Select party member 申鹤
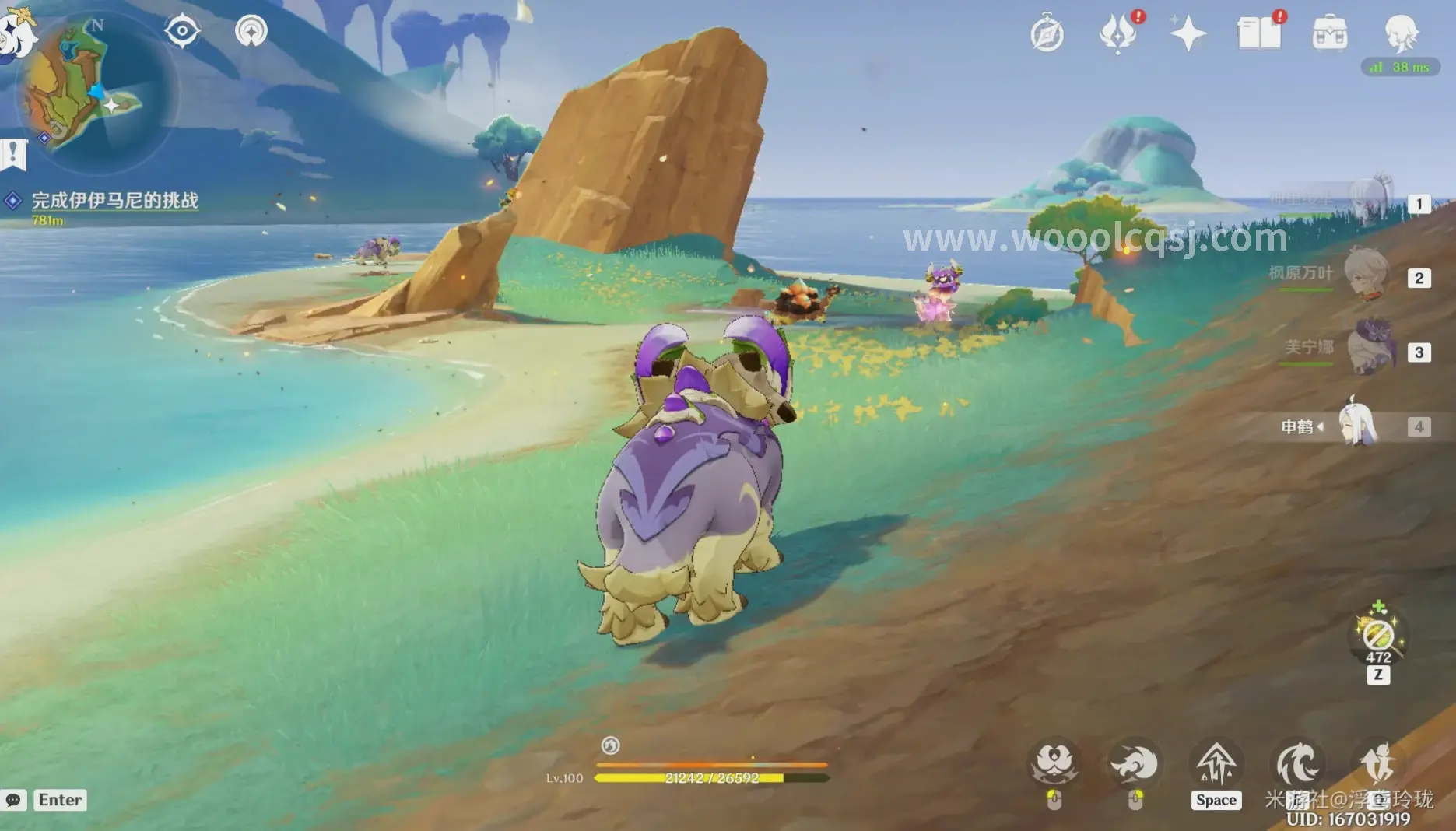Viewport: 1456px width, 831px height. (x=1358, y=426)
